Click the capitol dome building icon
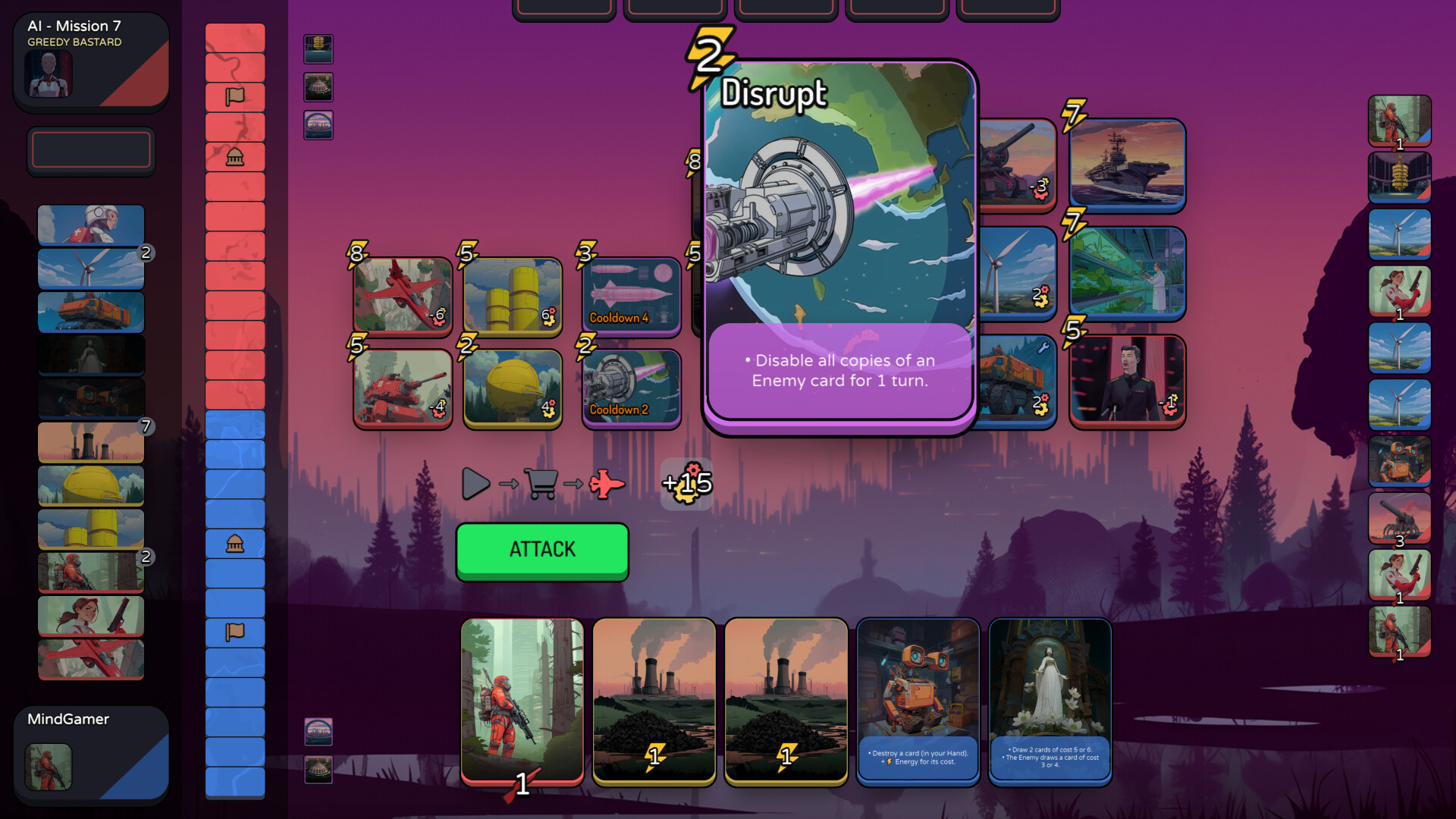Screen dimensions: 1456x819 point(318,87)
